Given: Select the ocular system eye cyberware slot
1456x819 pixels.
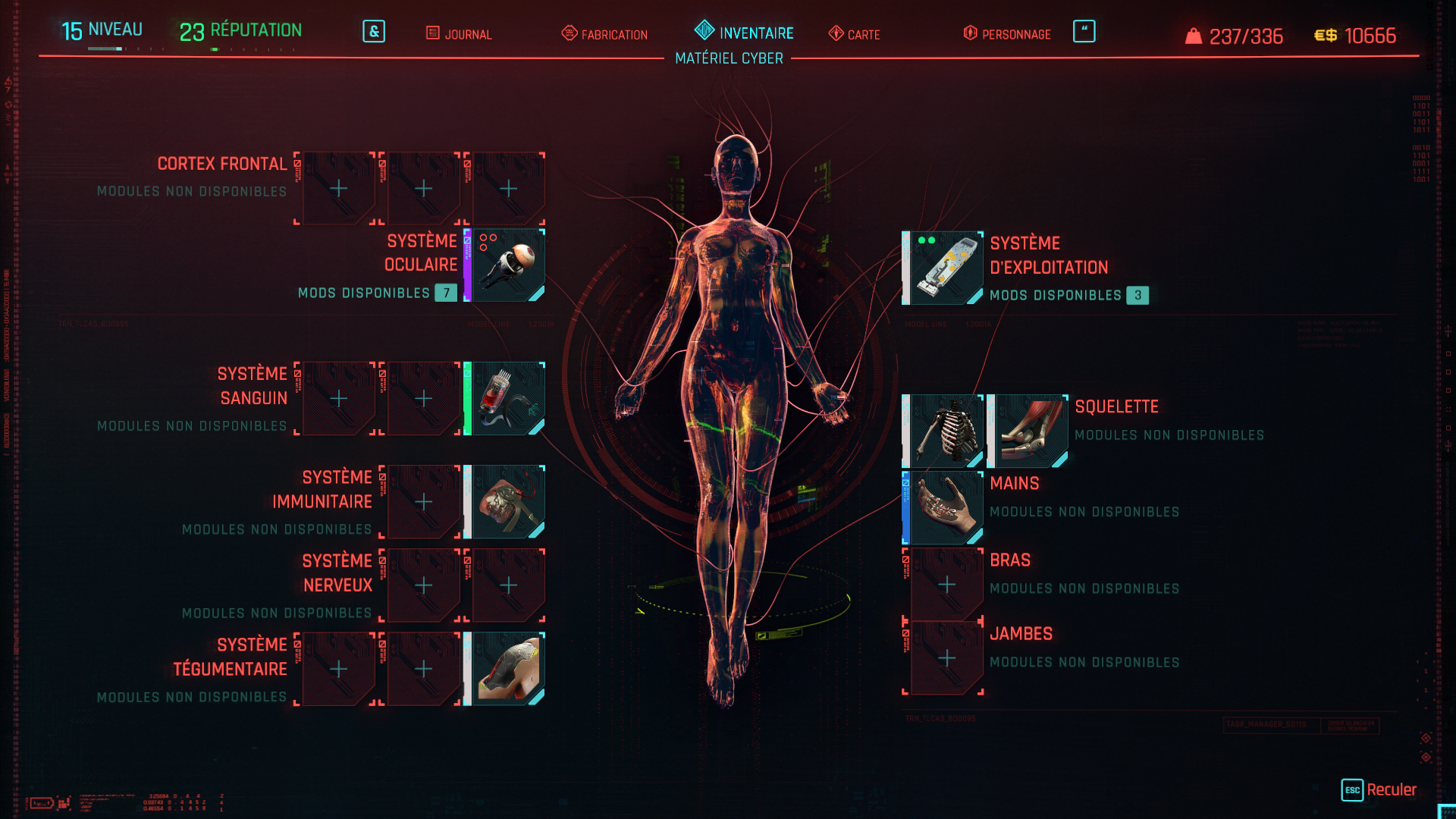Looking at the screenshot, I should click(508, 265).
